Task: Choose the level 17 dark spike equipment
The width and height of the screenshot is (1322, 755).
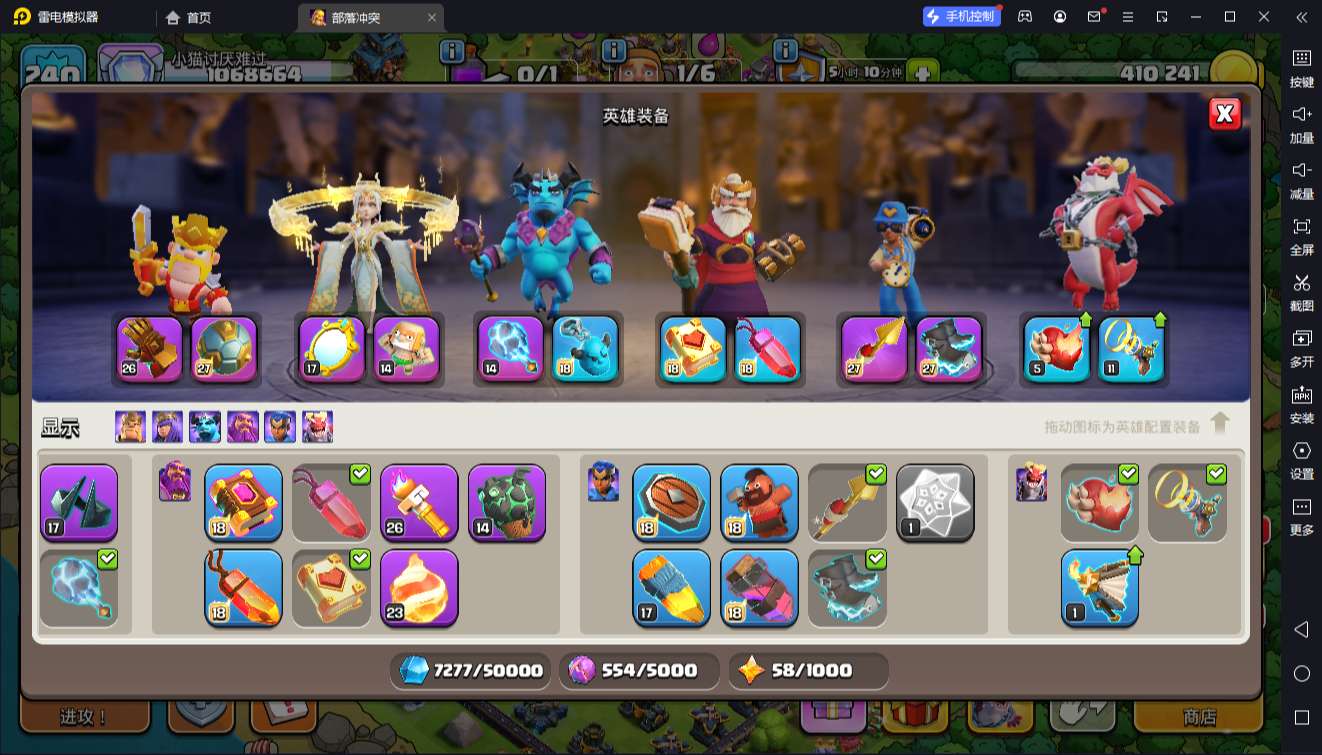Action: [x=79, y=502]
